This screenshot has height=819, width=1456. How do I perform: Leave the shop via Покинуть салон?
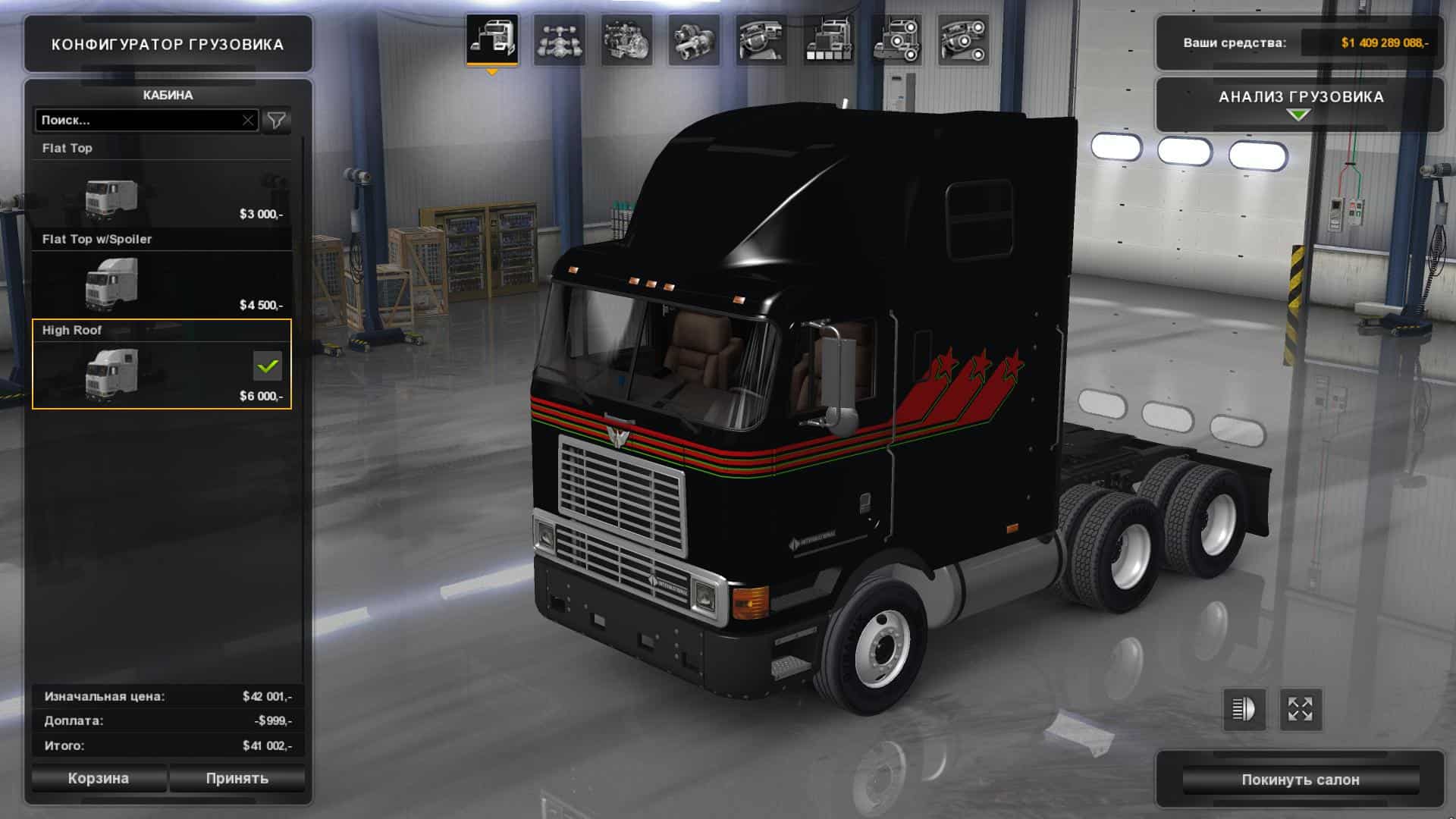1300,780
